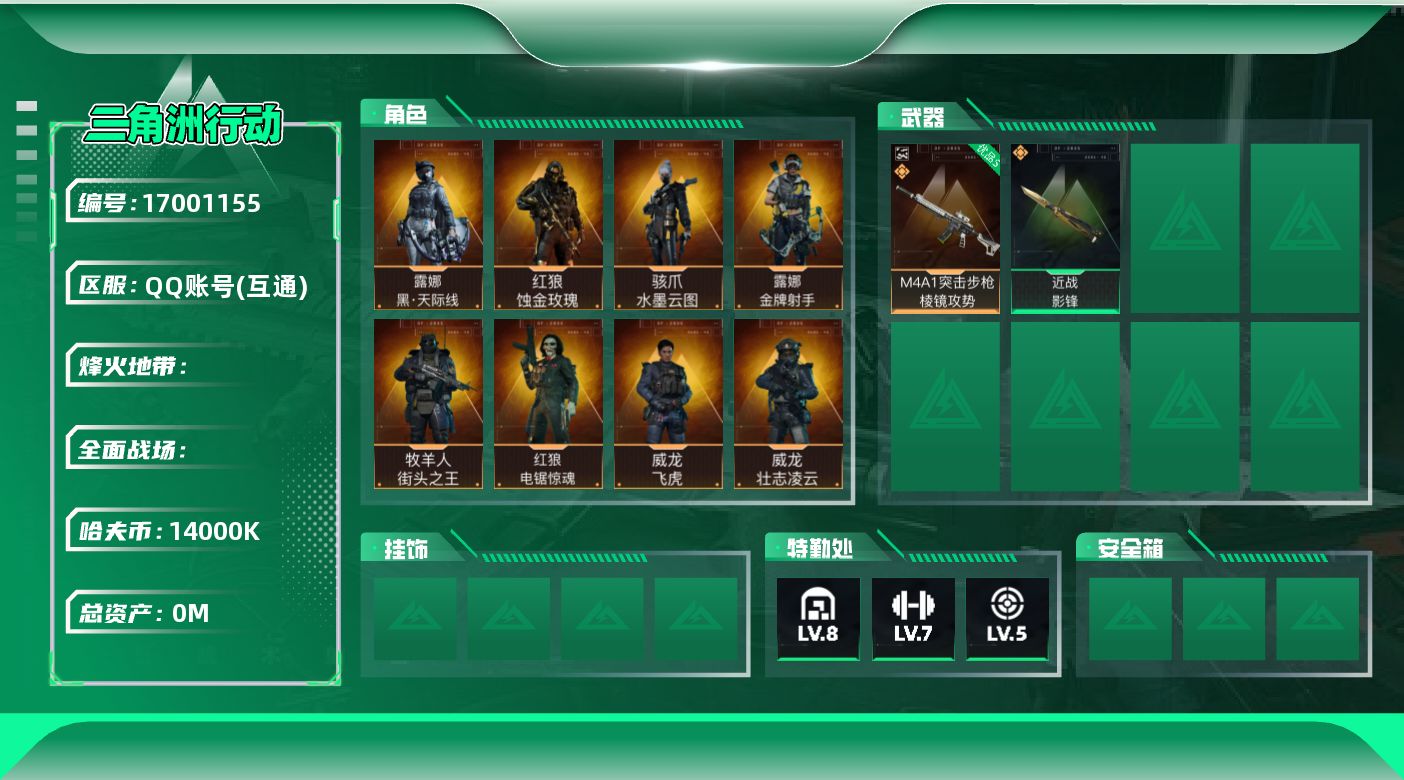The image size is (1404, 780).
Task: Choose the 红狼 电锯惊魂 skin card
Action: click(x=548, y=404)
